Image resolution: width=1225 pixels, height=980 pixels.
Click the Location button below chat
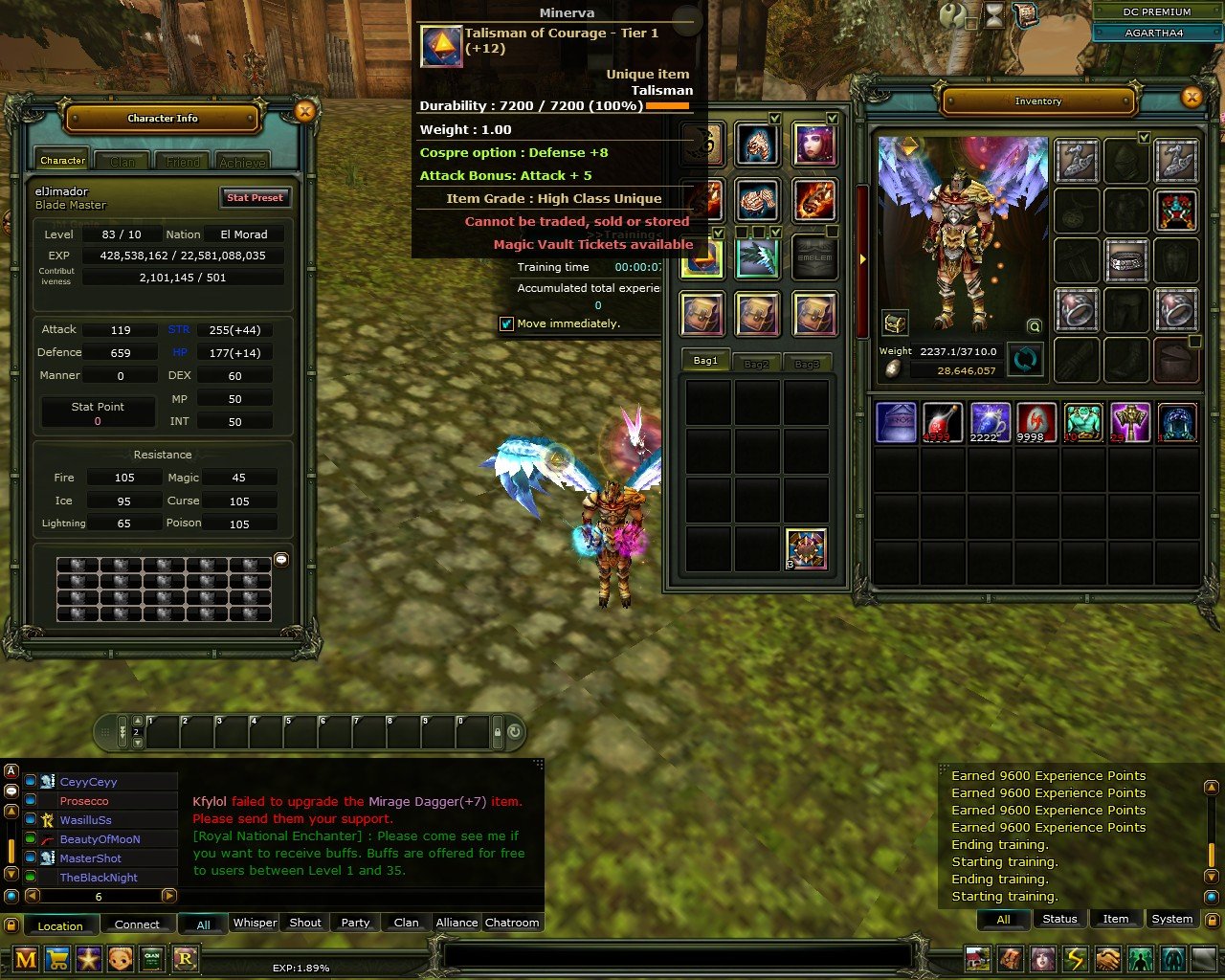(60, 925)
